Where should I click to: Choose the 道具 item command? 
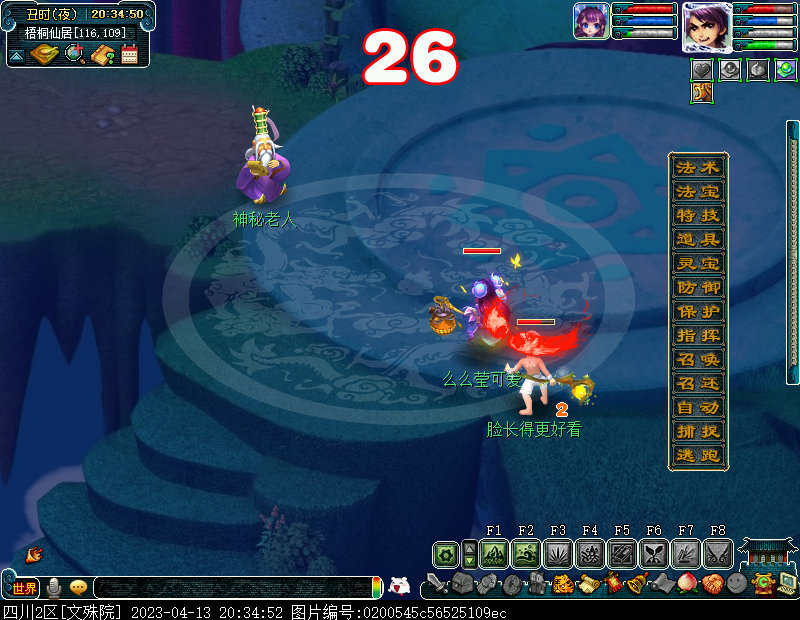[697, 240]
